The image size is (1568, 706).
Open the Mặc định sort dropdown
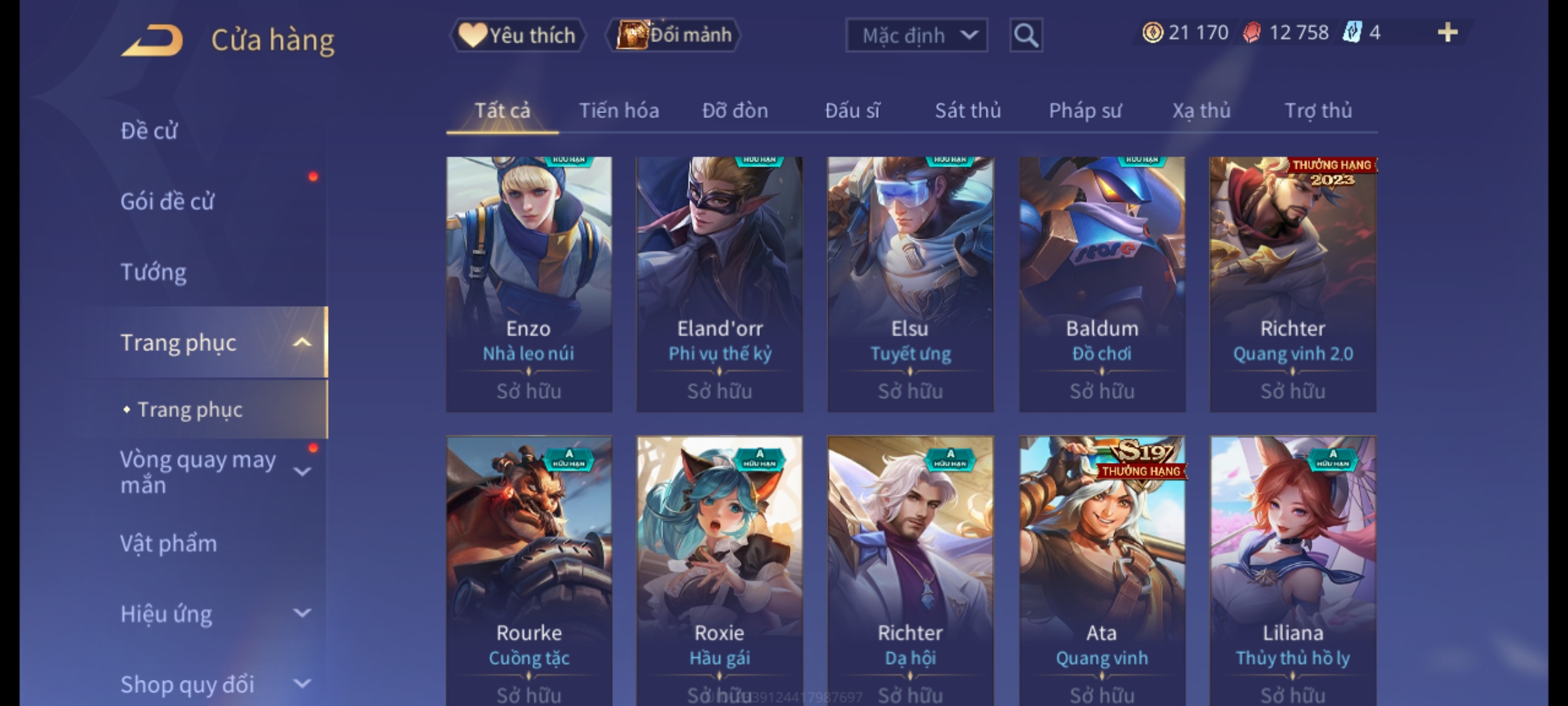[916, 35]
